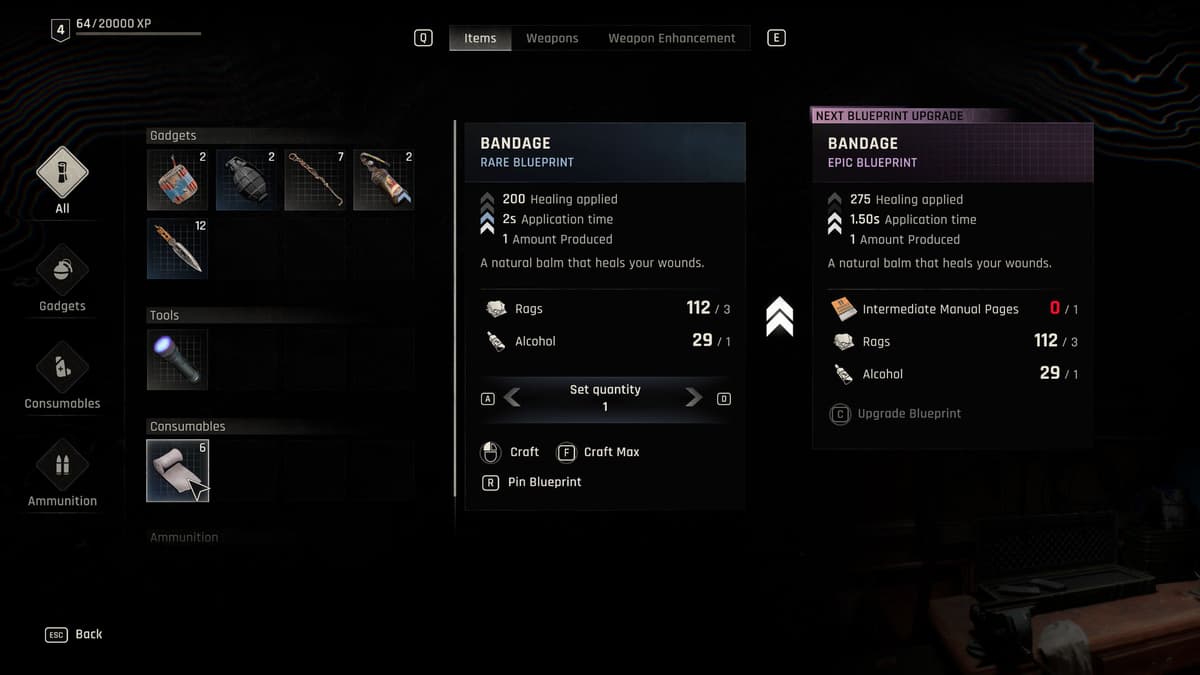
Task: Select the frag grenade blueprint slot
Action: [x=246, y=180]
